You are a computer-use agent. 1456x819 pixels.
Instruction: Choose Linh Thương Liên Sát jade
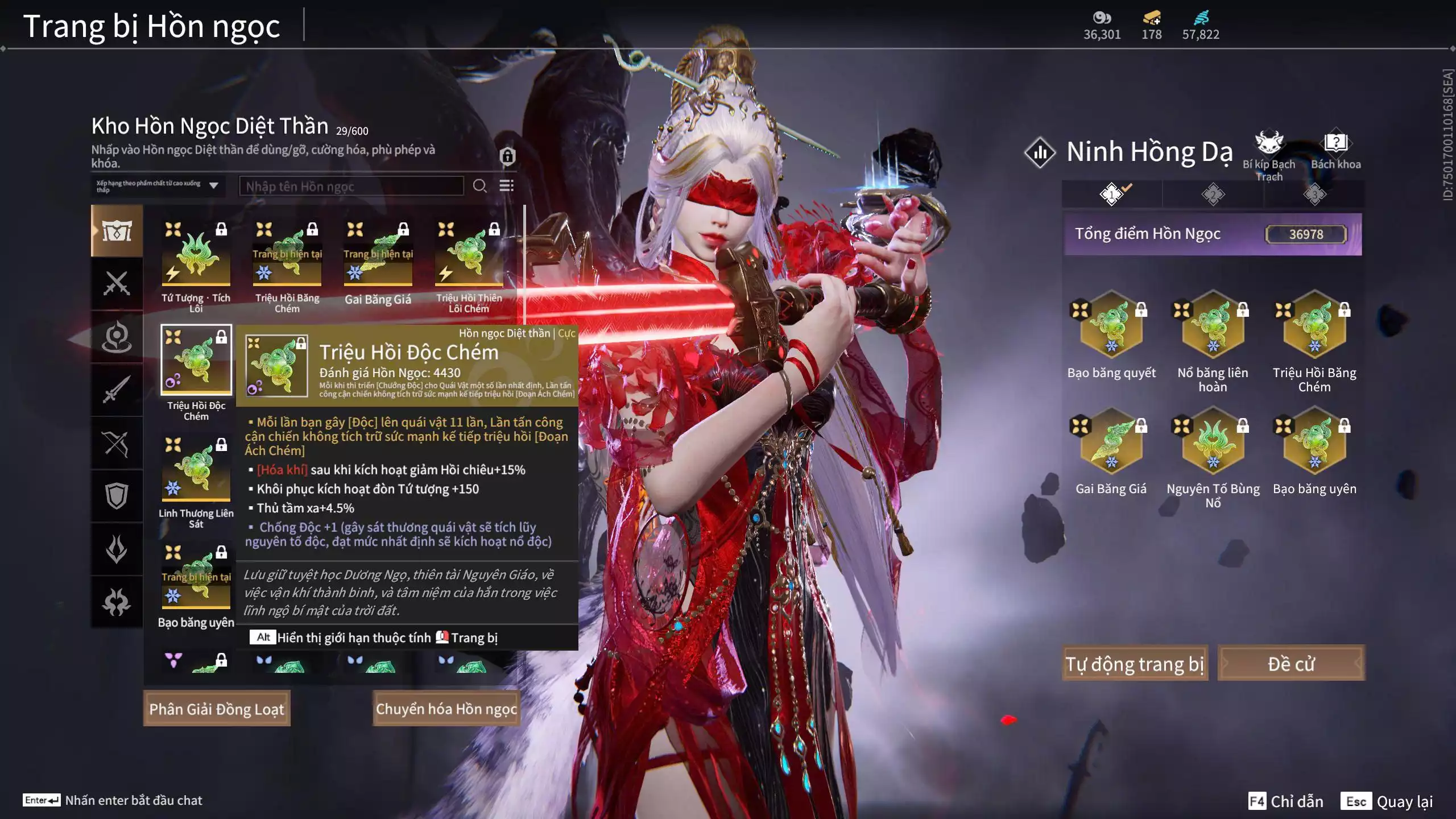click(x=196, y=469)
